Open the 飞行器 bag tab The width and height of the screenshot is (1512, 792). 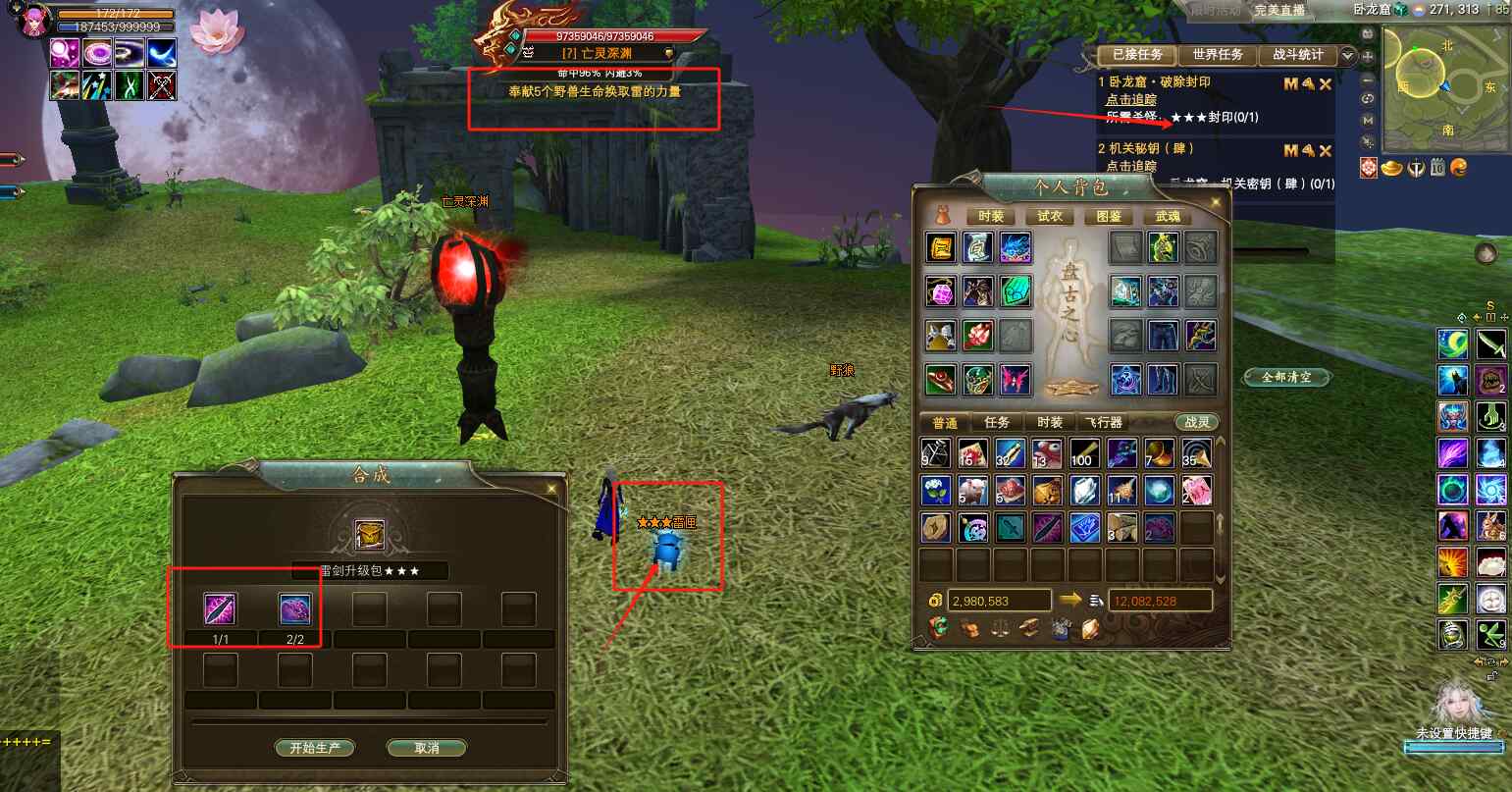tap(1103, 422)
